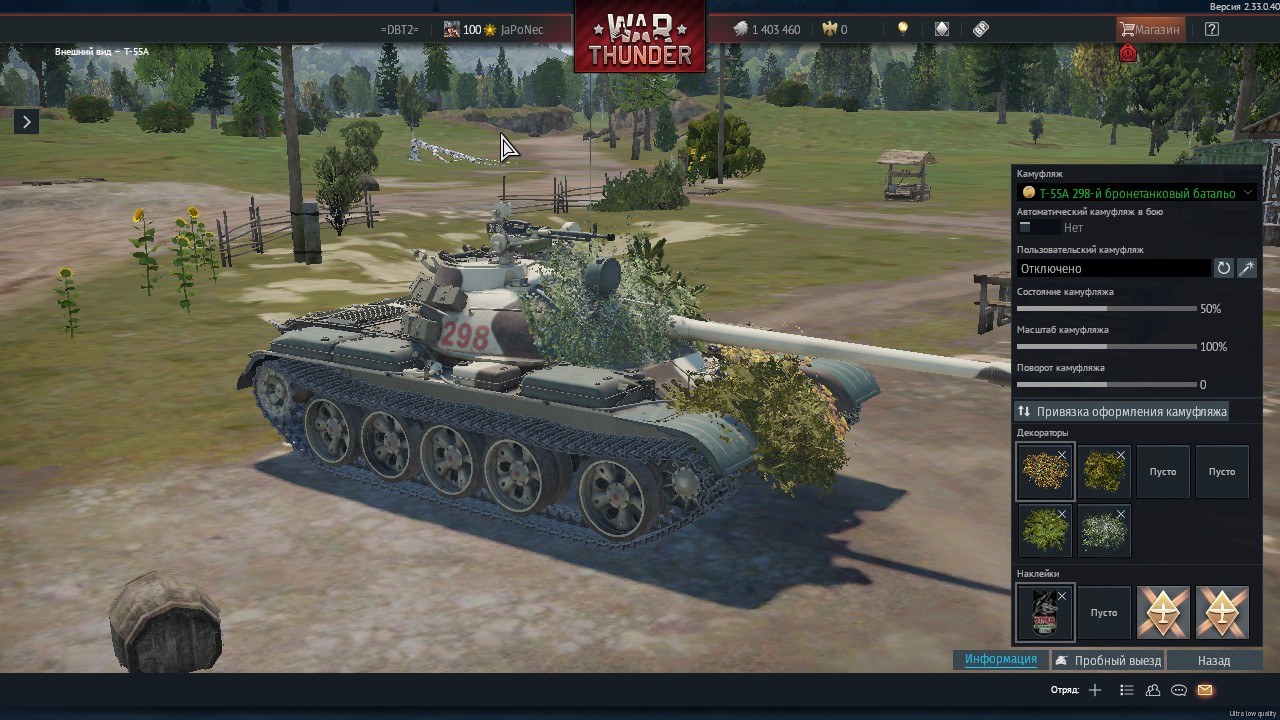Open the mail envelope notifications
Screen dimensions: 1280x720
[1205, 690]
